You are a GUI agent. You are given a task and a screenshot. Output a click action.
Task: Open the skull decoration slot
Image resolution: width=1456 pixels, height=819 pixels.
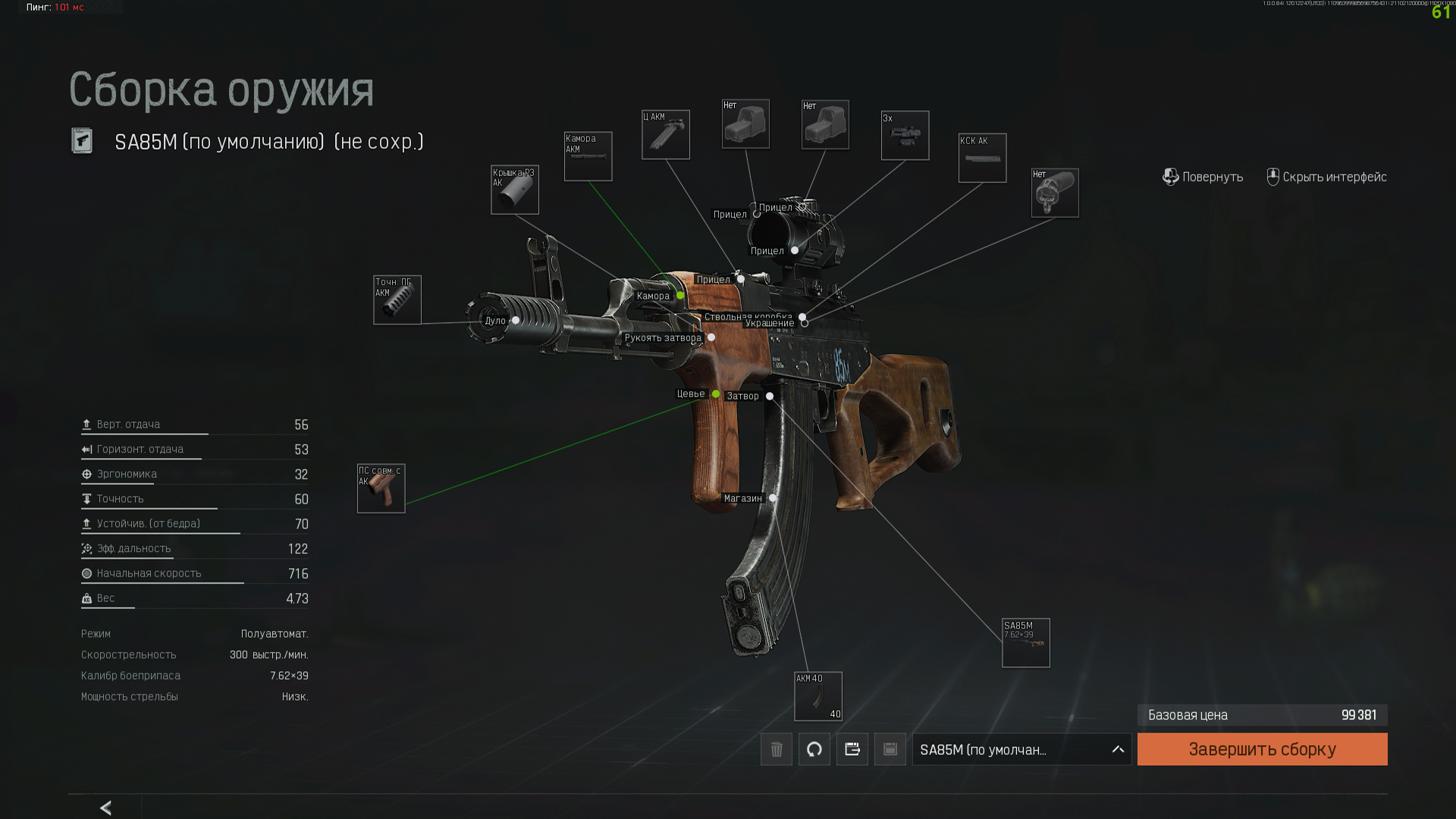pyautogui.click(x=1055, y=193)
